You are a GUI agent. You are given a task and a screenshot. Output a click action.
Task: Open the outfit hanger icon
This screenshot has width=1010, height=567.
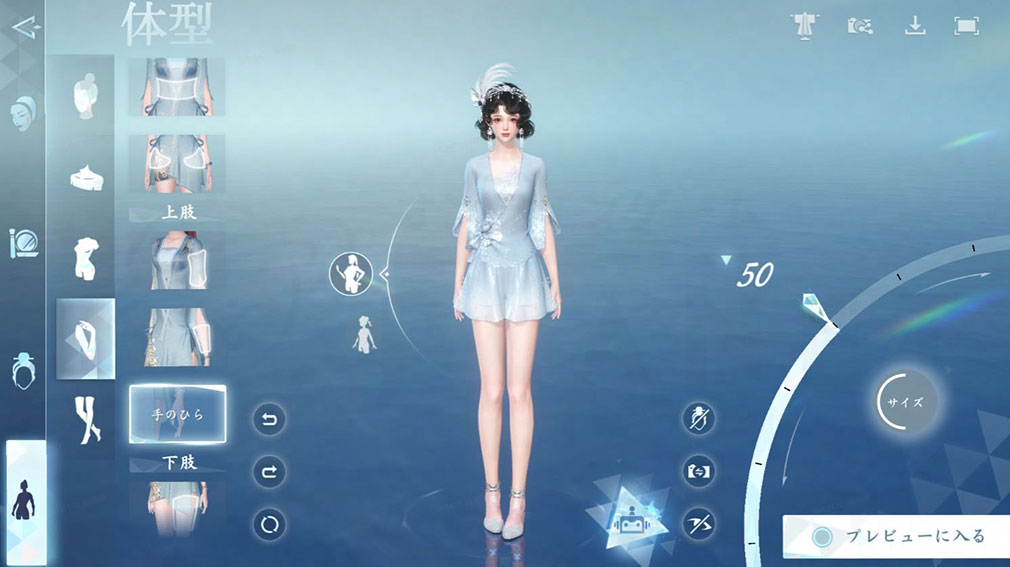pyautogui.click(x=803, y=26)
